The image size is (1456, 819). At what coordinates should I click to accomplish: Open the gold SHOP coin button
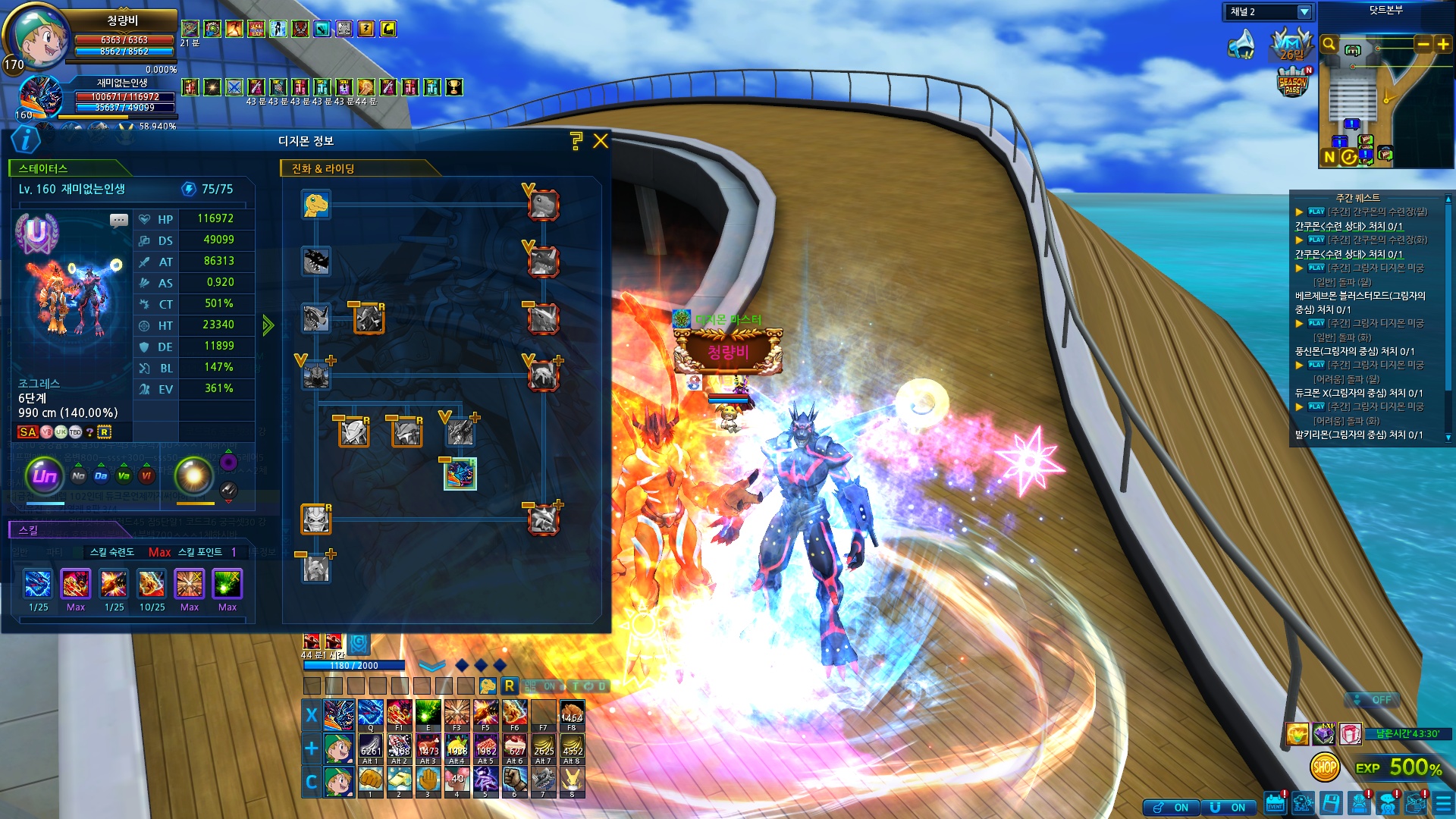pos(1324,767)
